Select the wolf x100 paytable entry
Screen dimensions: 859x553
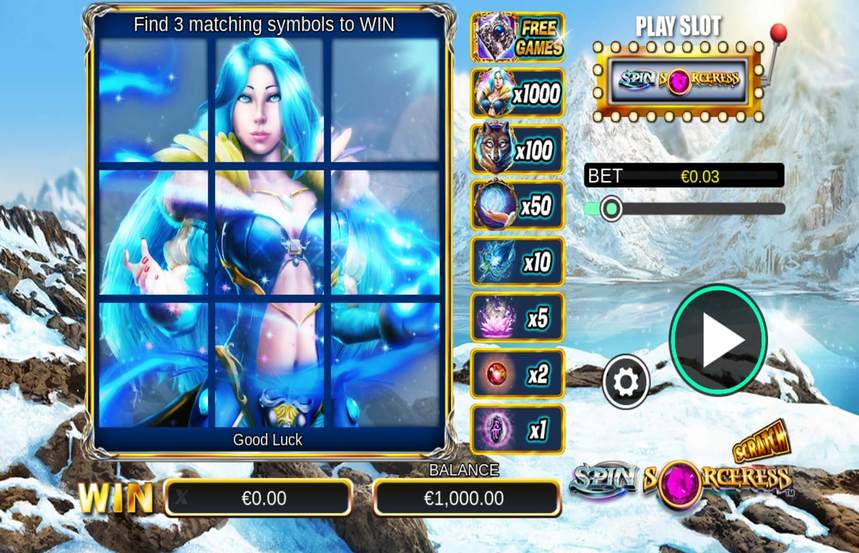pyautogui.click(x=518, y=150)
